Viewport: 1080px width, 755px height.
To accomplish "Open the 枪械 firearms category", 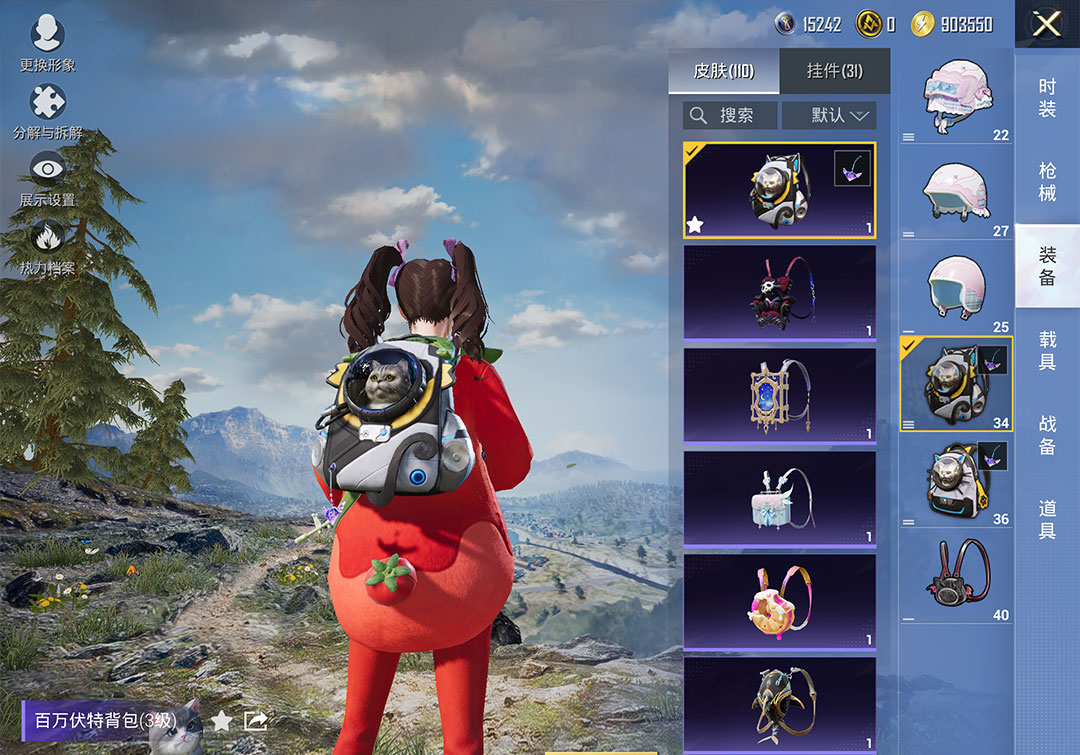I will tap(1047, 182).
